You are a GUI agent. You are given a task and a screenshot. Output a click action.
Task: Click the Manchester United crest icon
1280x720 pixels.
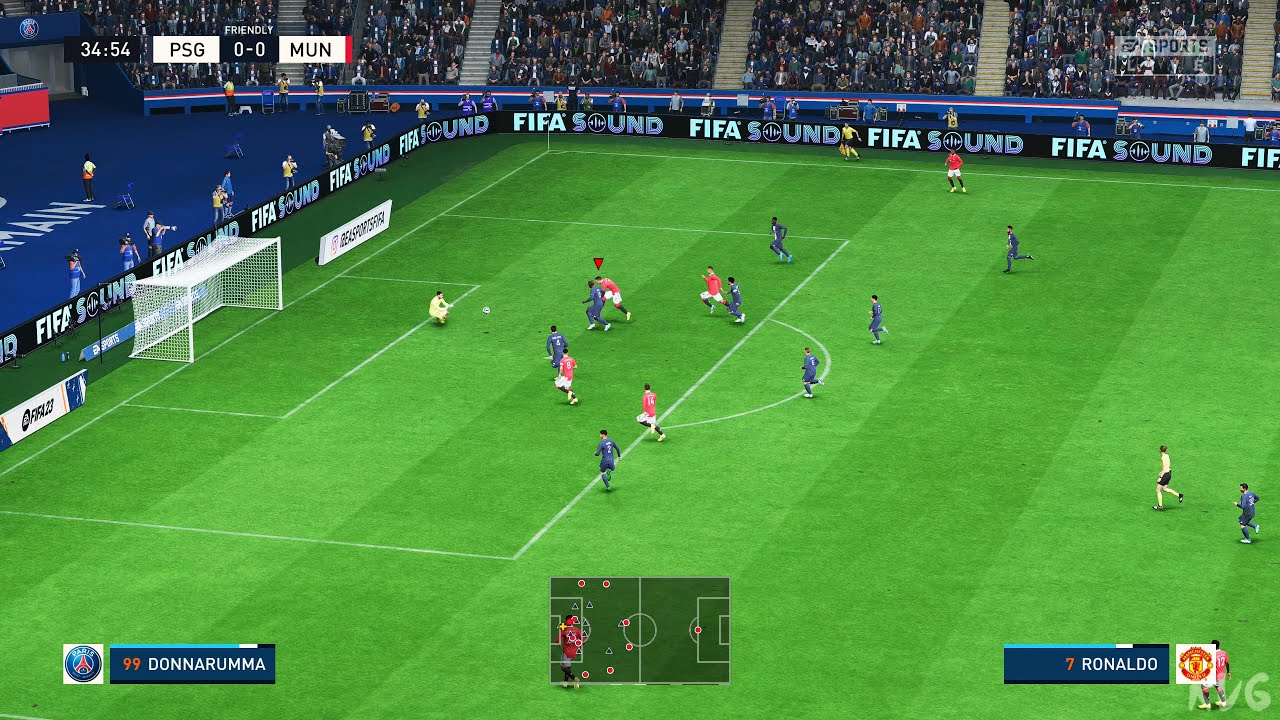pyautogui.click(x=1195, y=663)
